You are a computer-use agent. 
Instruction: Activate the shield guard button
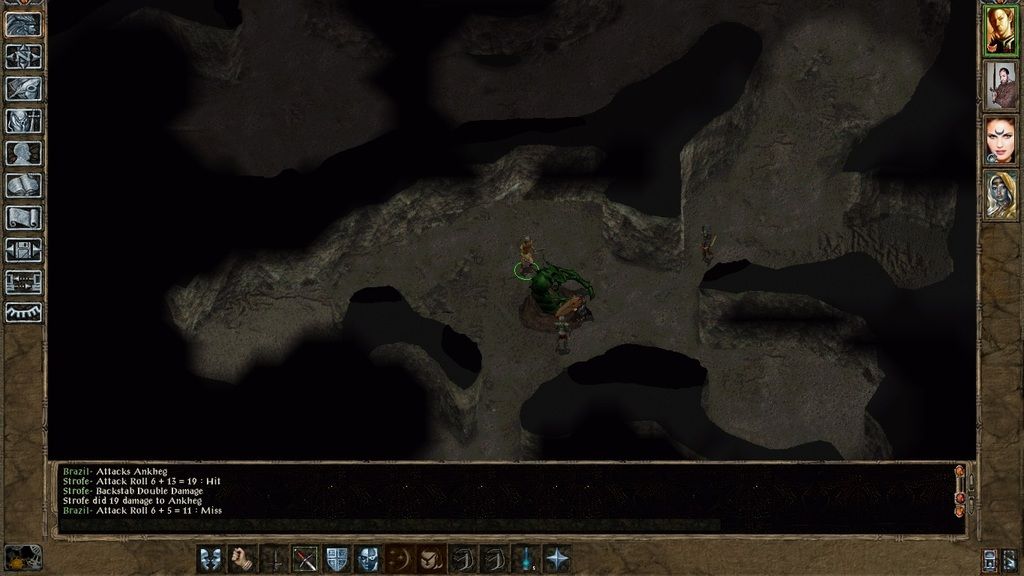337,558
